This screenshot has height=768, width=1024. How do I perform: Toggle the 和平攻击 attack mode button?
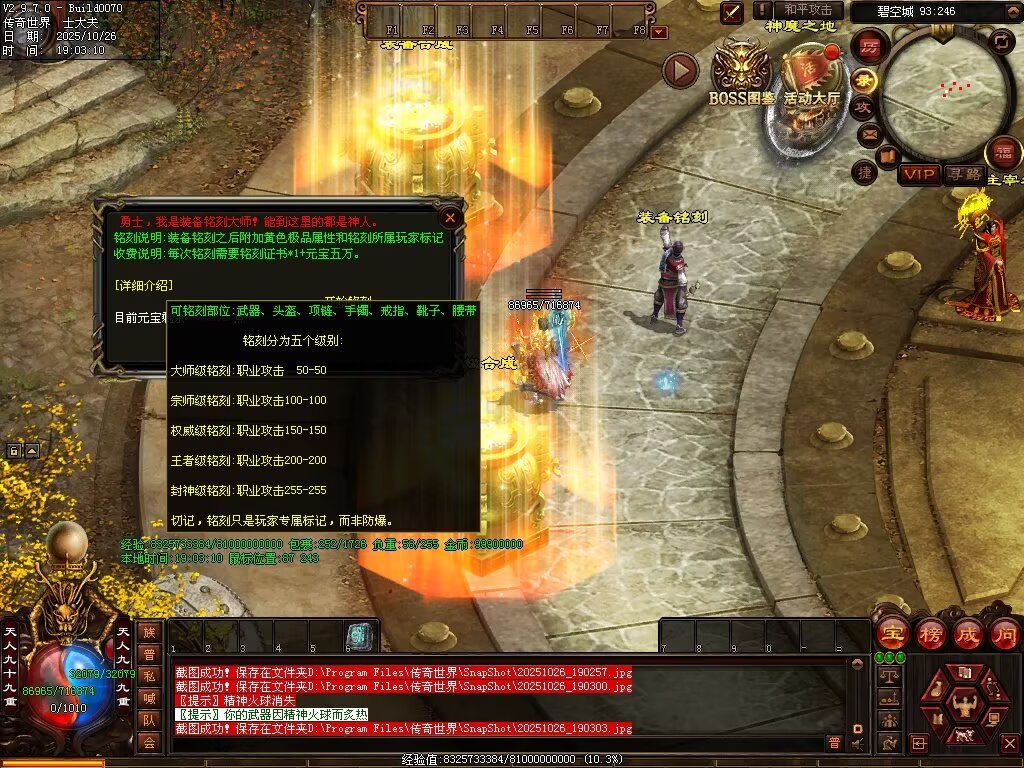click(808, 10)
